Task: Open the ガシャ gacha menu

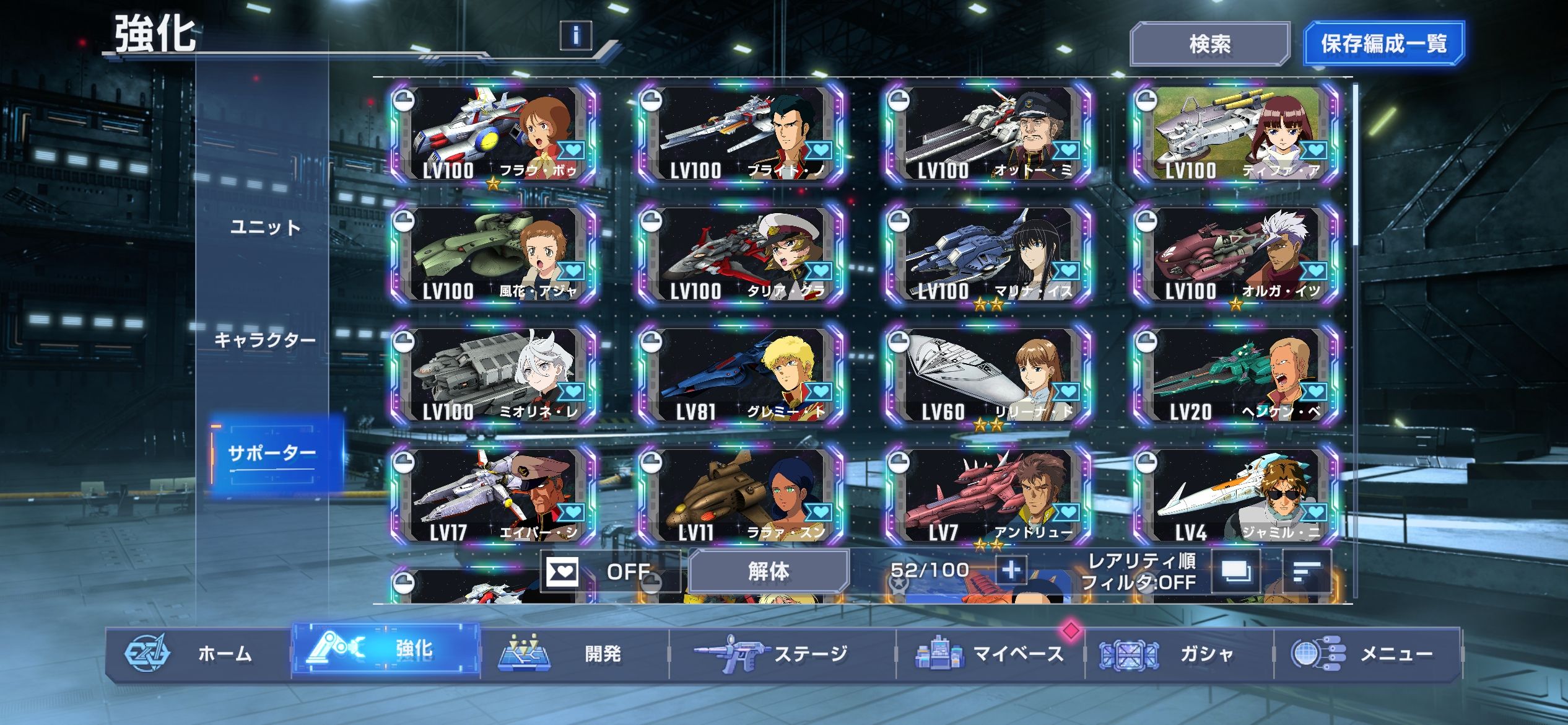Action: click(x=1178, y=654)
